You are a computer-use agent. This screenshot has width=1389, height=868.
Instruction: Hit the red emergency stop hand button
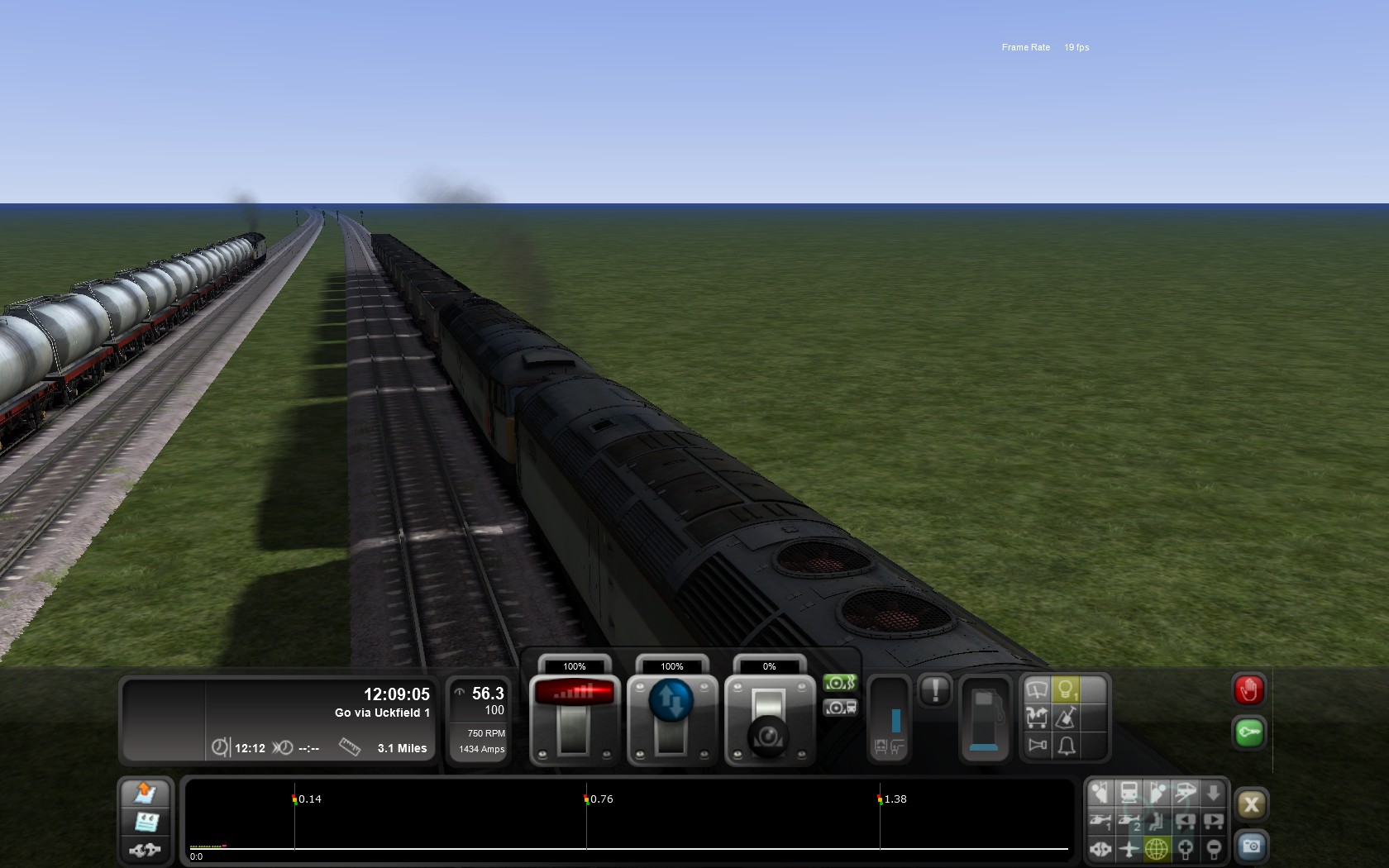(1248, 689)
